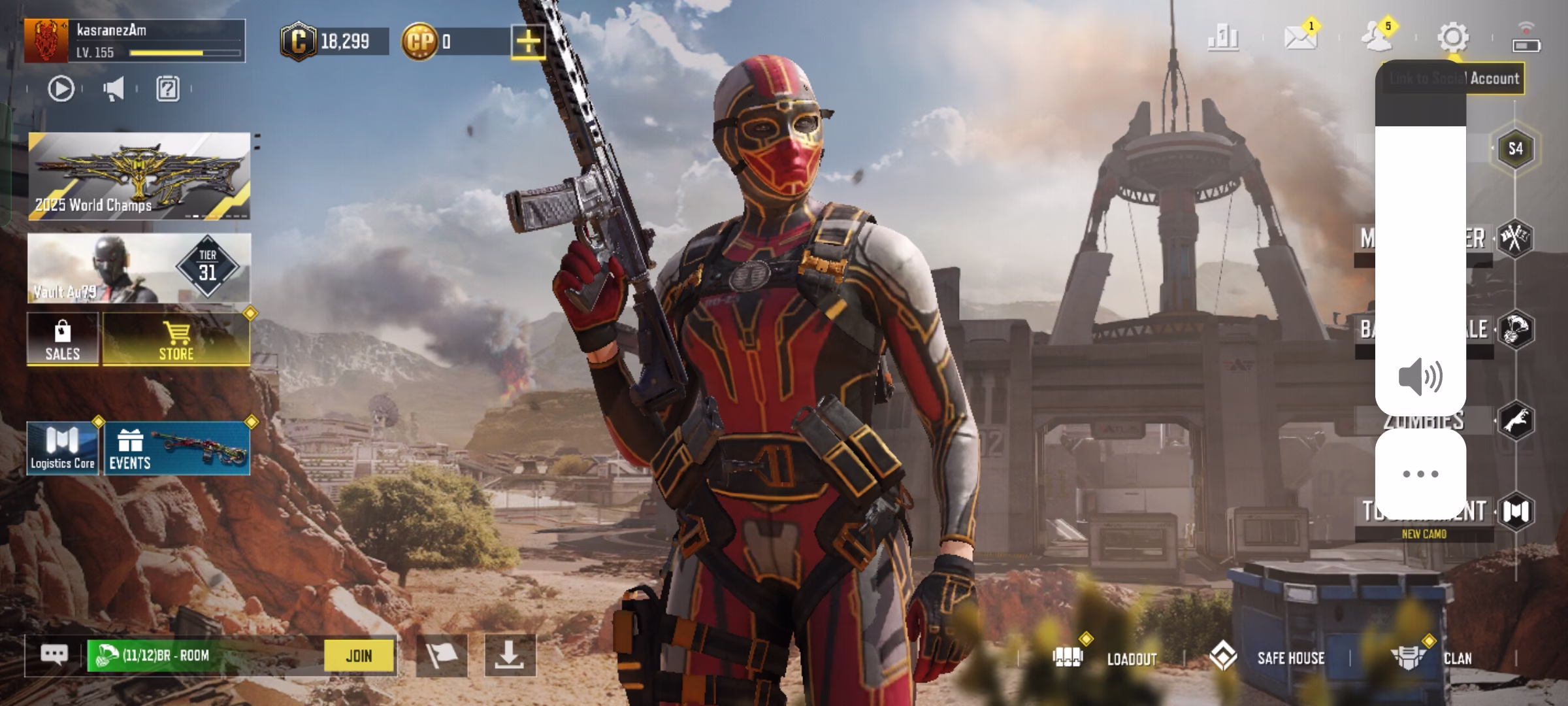
Task: Open kasranezAm player profile
Action: coord(134,41)
